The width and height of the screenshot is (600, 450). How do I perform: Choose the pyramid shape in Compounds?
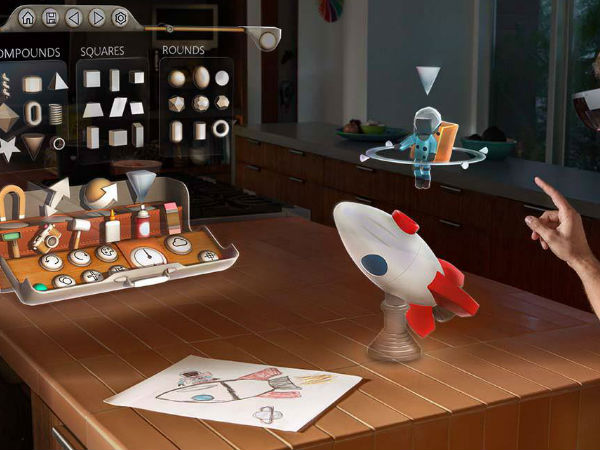click(59, 81)
